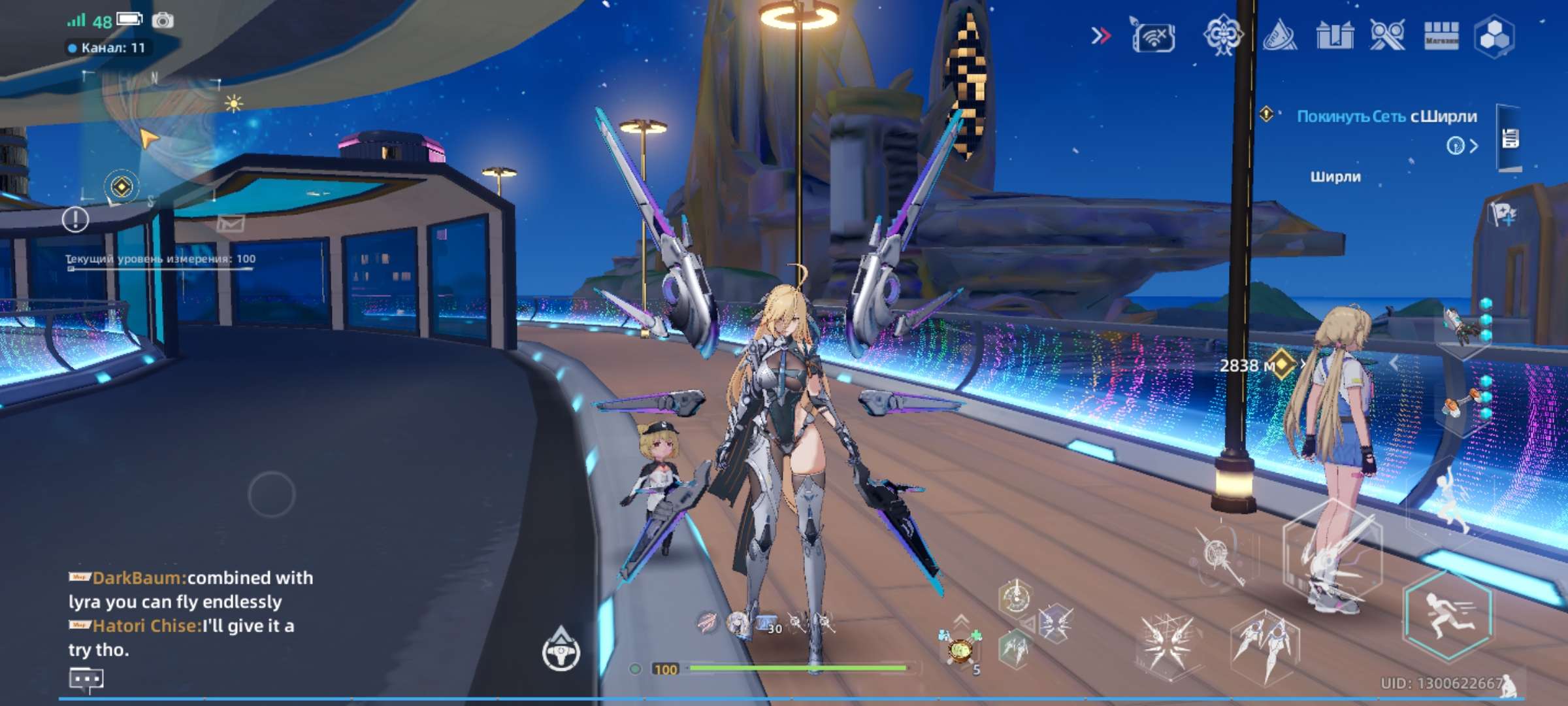Tap the camera screenshot icon
This screenshot has height=706, width=1568.
[163, 21]
